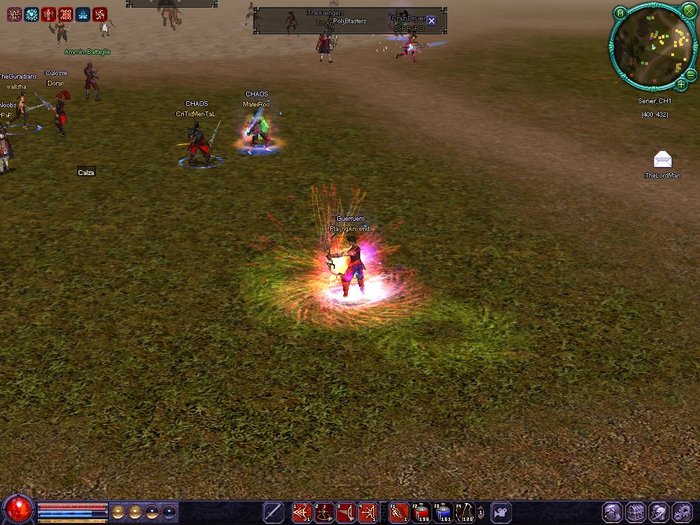This screenshot has height=525, width=700.
Task: Toggle the camera view button
Action: click(500, 512)
